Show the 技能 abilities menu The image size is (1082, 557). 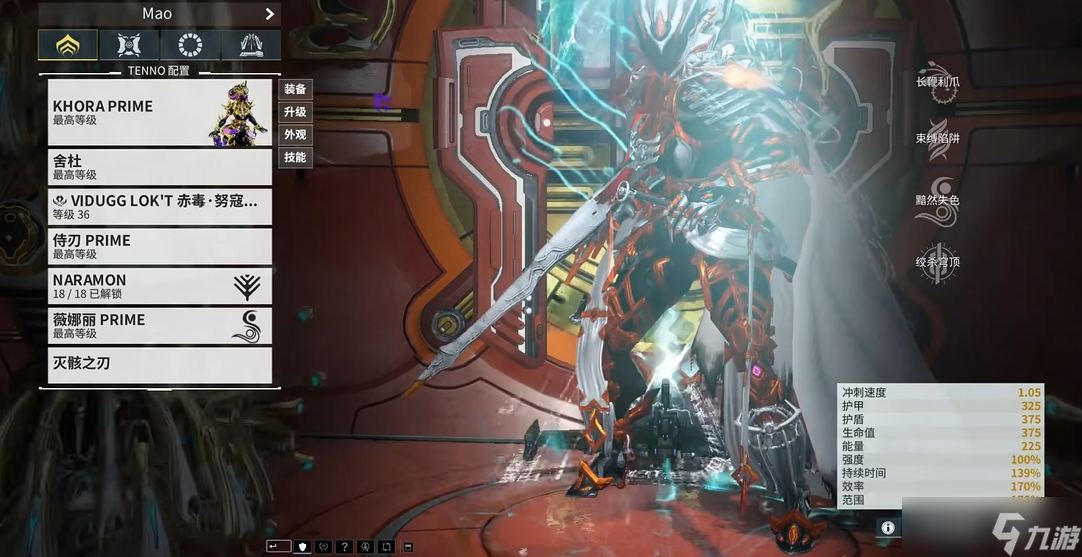[x=295, y=158]
